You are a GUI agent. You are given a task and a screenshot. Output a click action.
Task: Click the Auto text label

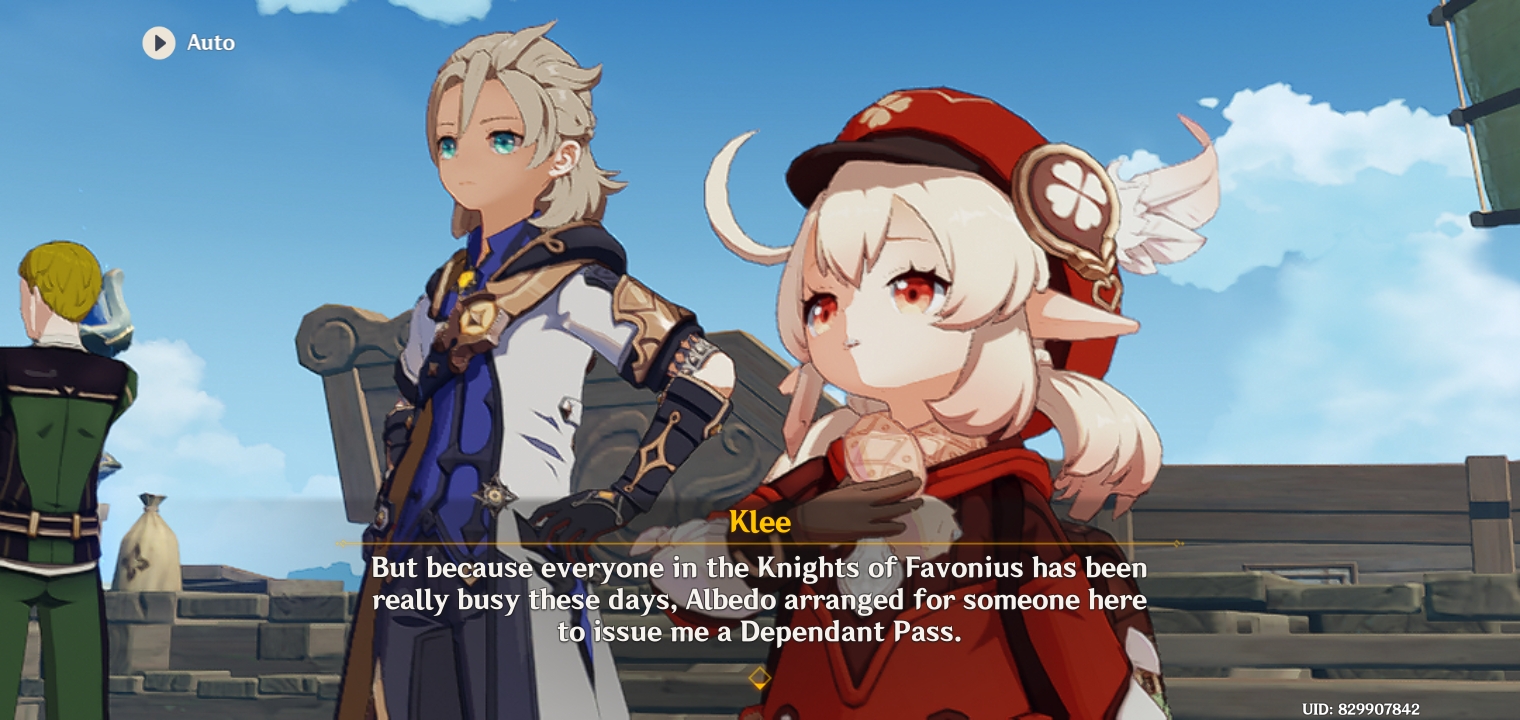[210, 43]
